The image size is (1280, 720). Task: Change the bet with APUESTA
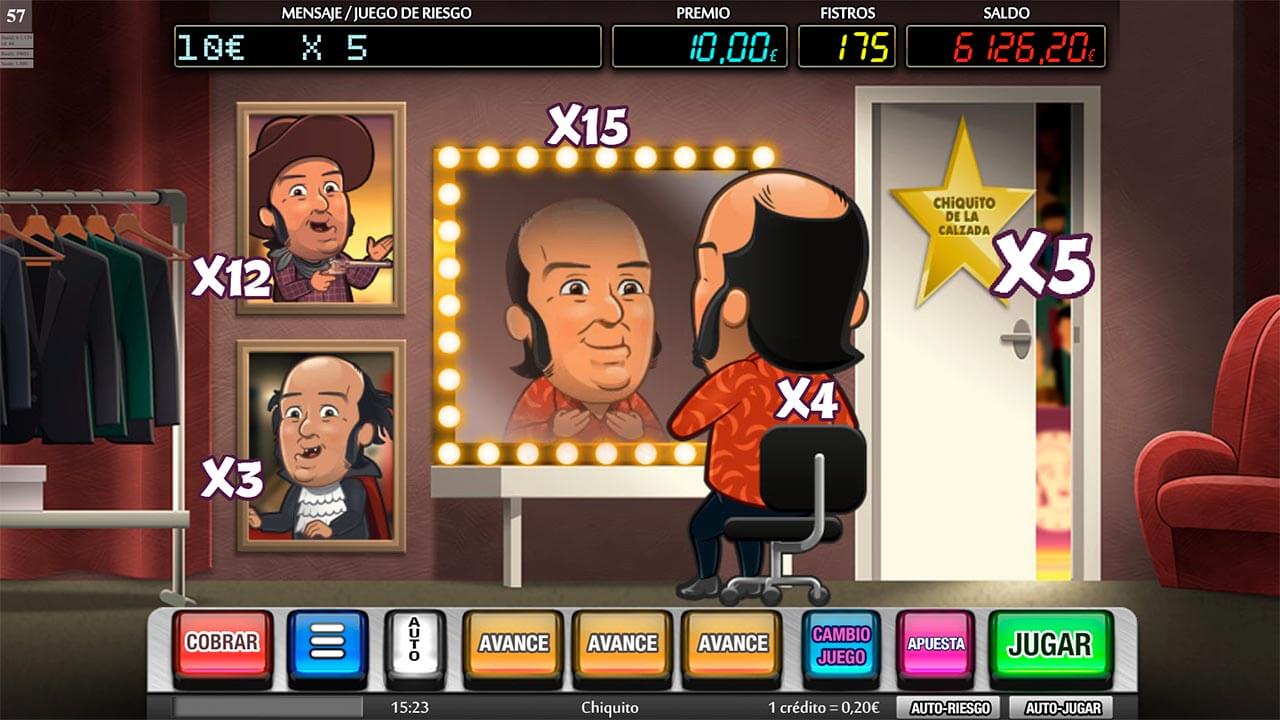[935, 643]
